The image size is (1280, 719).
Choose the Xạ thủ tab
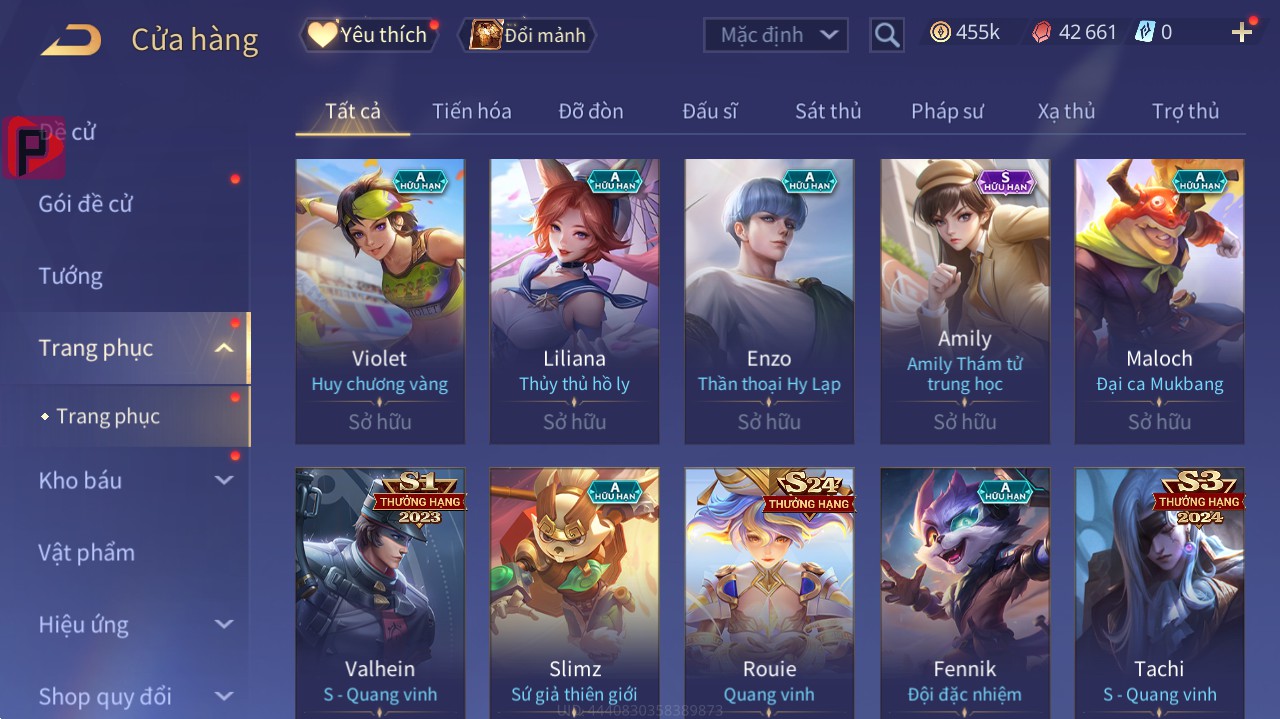[1066, 111]
